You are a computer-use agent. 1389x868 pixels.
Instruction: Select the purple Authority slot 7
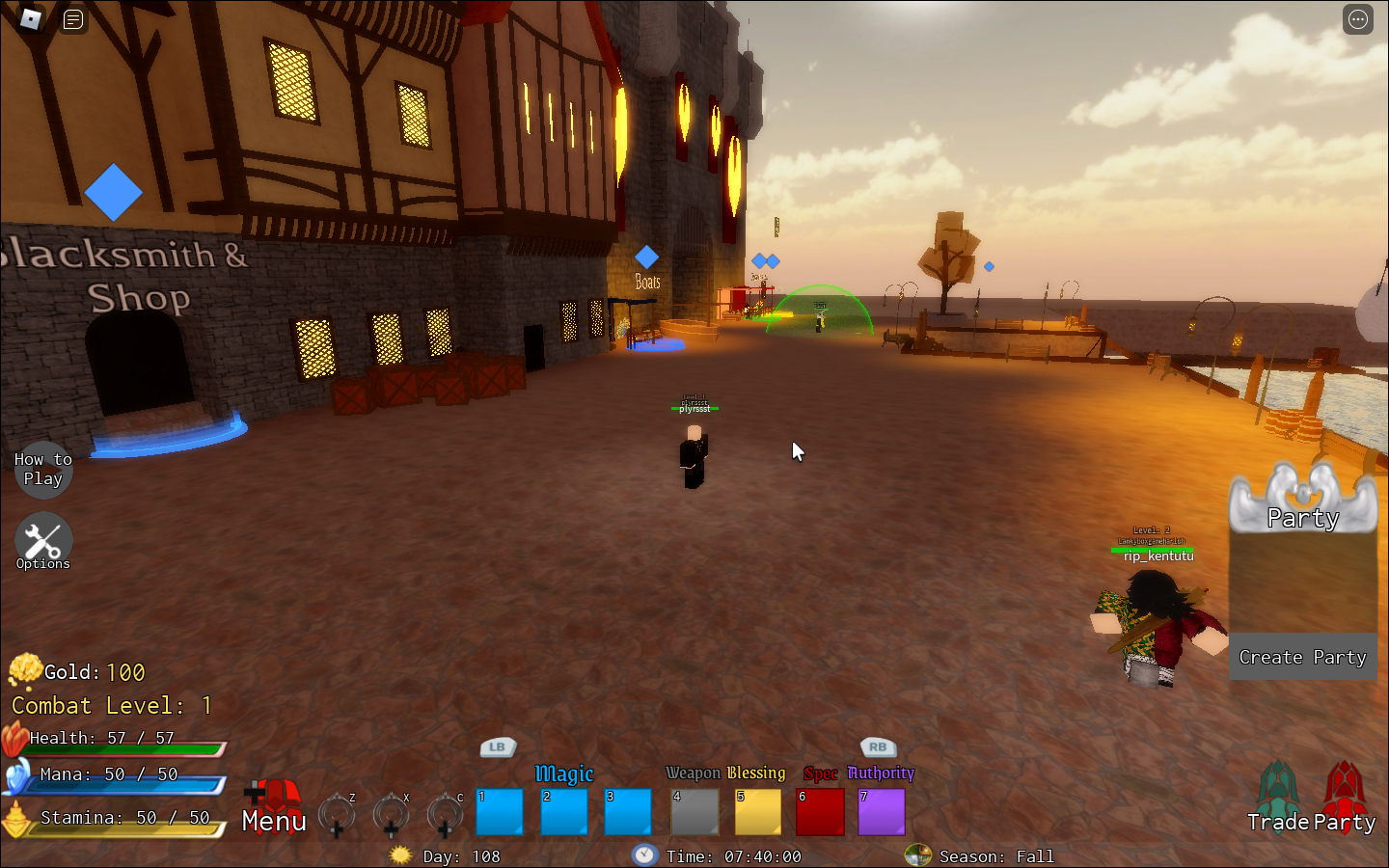[882, 812]
